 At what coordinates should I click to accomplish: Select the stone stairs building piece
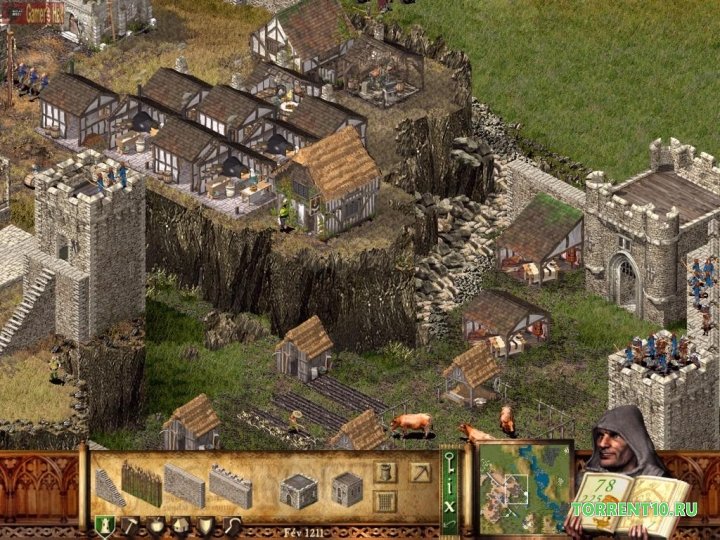click(x=110, y=486)
